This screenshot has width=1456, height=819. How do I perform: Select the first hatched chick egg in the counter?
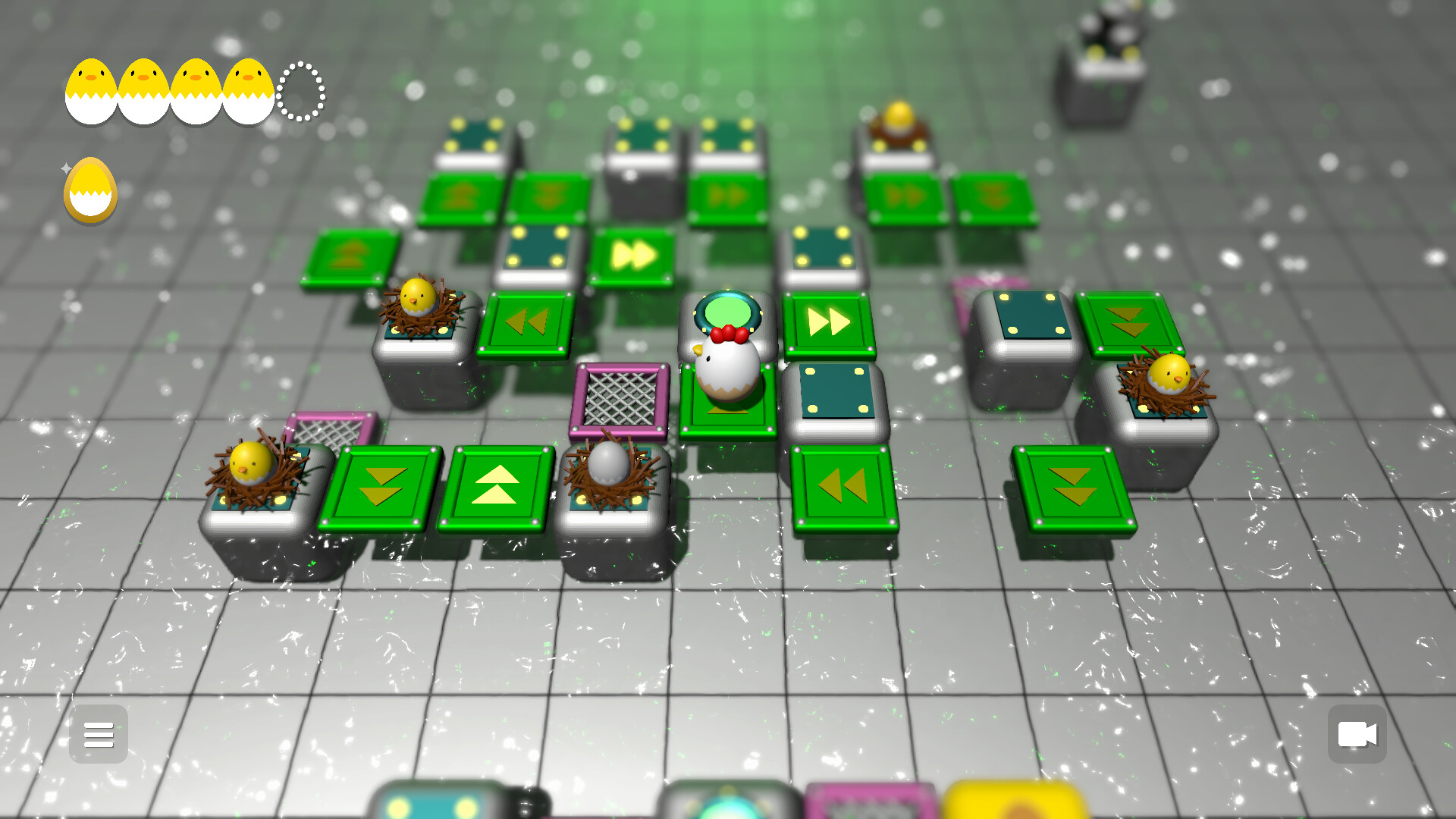coord(89,91)
